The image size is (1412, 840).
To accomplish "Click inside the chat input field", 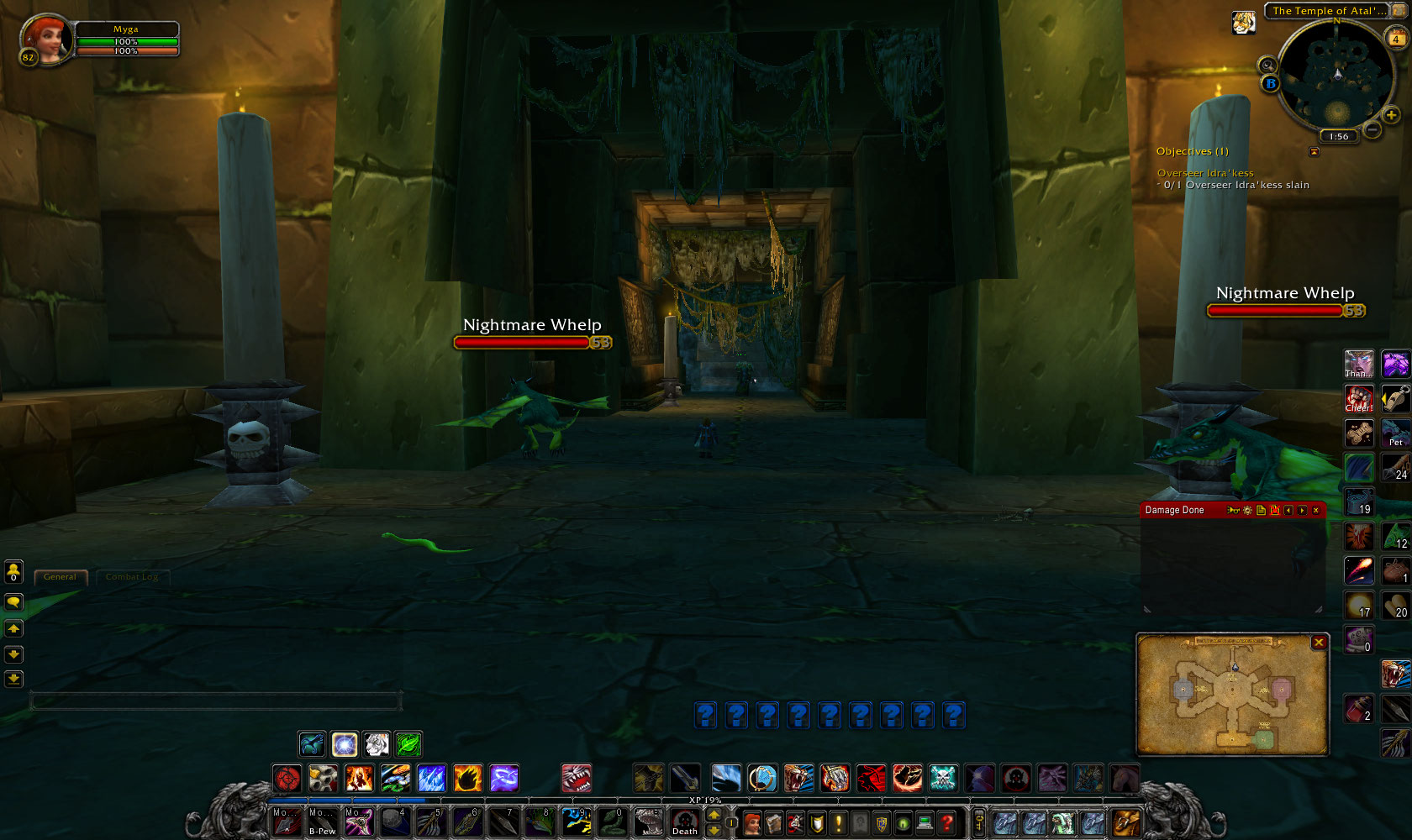I will point(214,697).
